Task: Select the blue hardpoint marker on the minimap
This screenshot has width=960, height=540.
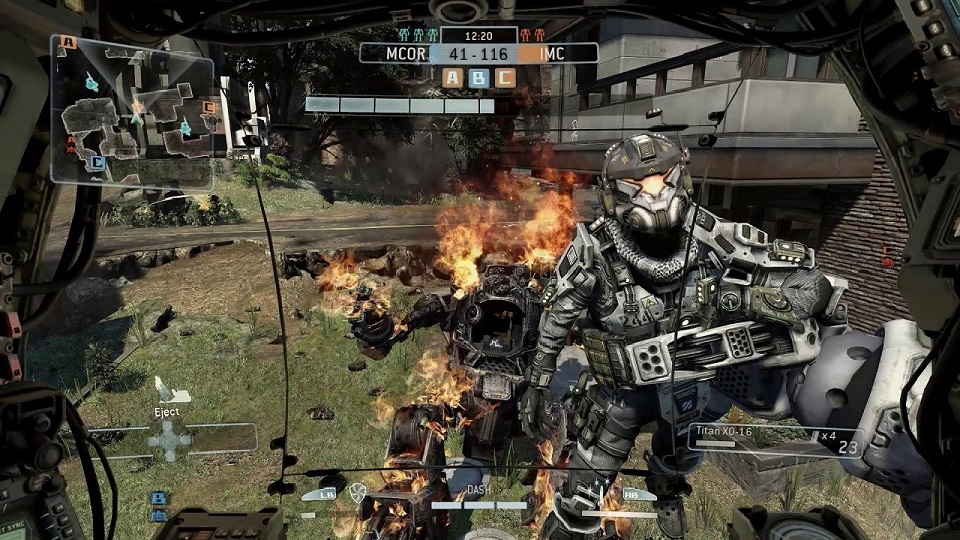Action: pos(96,162)
